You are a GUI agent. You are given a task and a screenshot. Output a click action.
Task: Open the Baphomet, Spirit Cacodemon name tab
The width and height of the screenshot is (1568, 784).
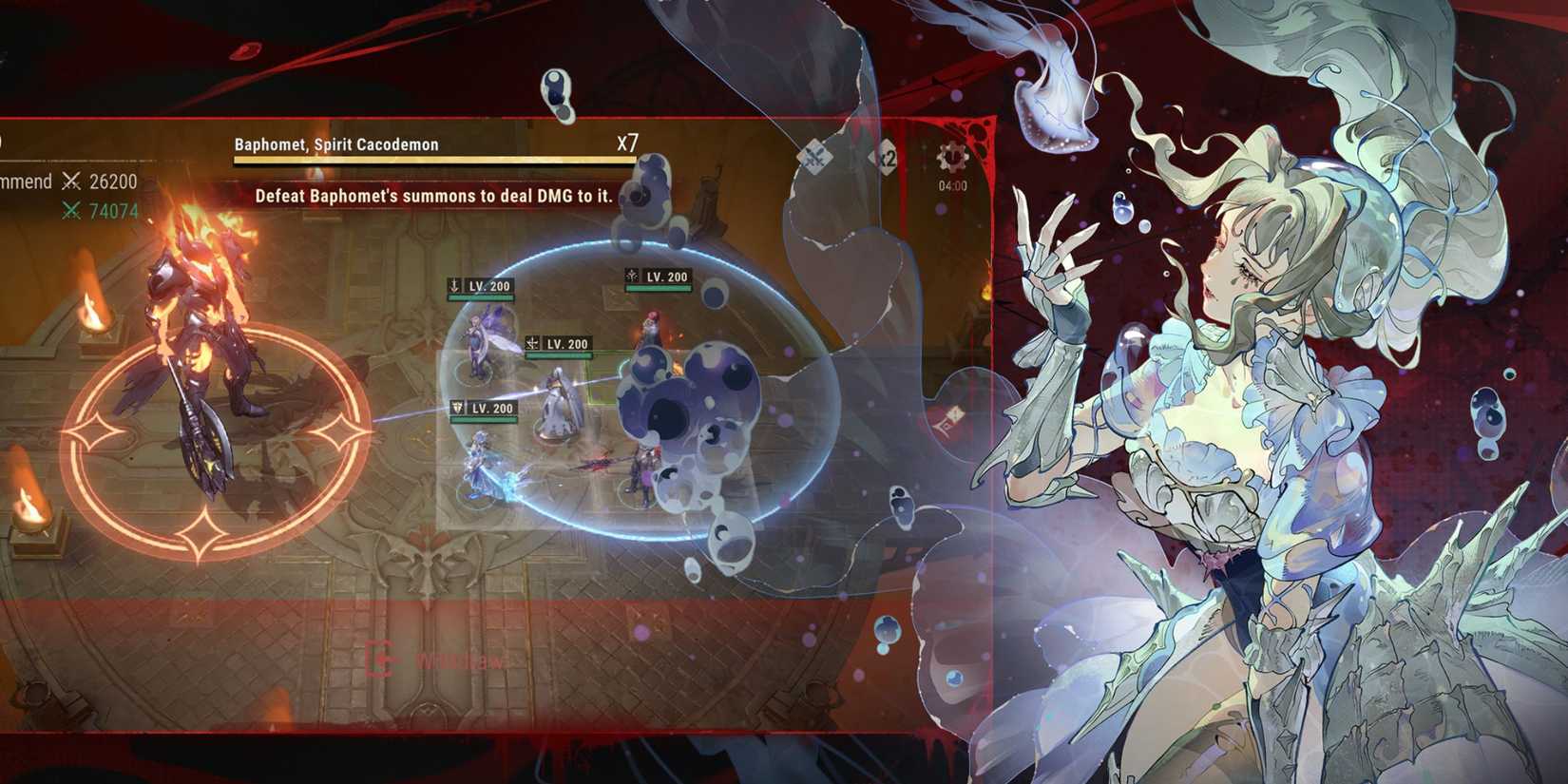pyautogui.click(x=335, y=143)
